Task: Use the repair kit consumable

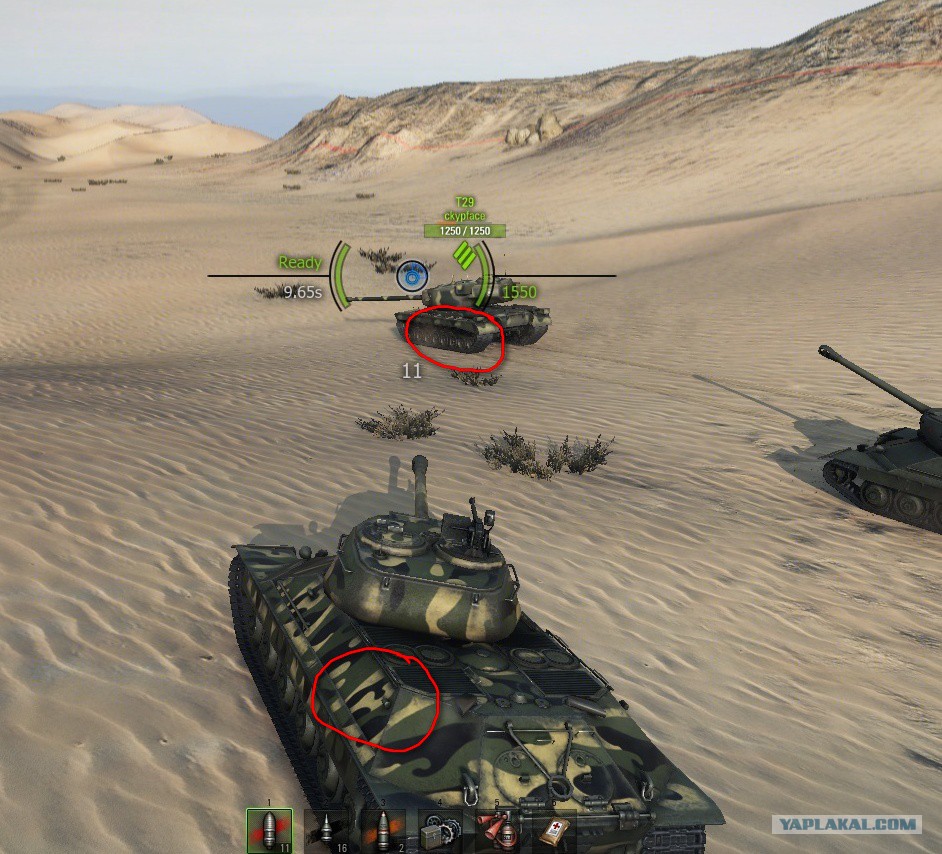Action: (x=441, y=830)
